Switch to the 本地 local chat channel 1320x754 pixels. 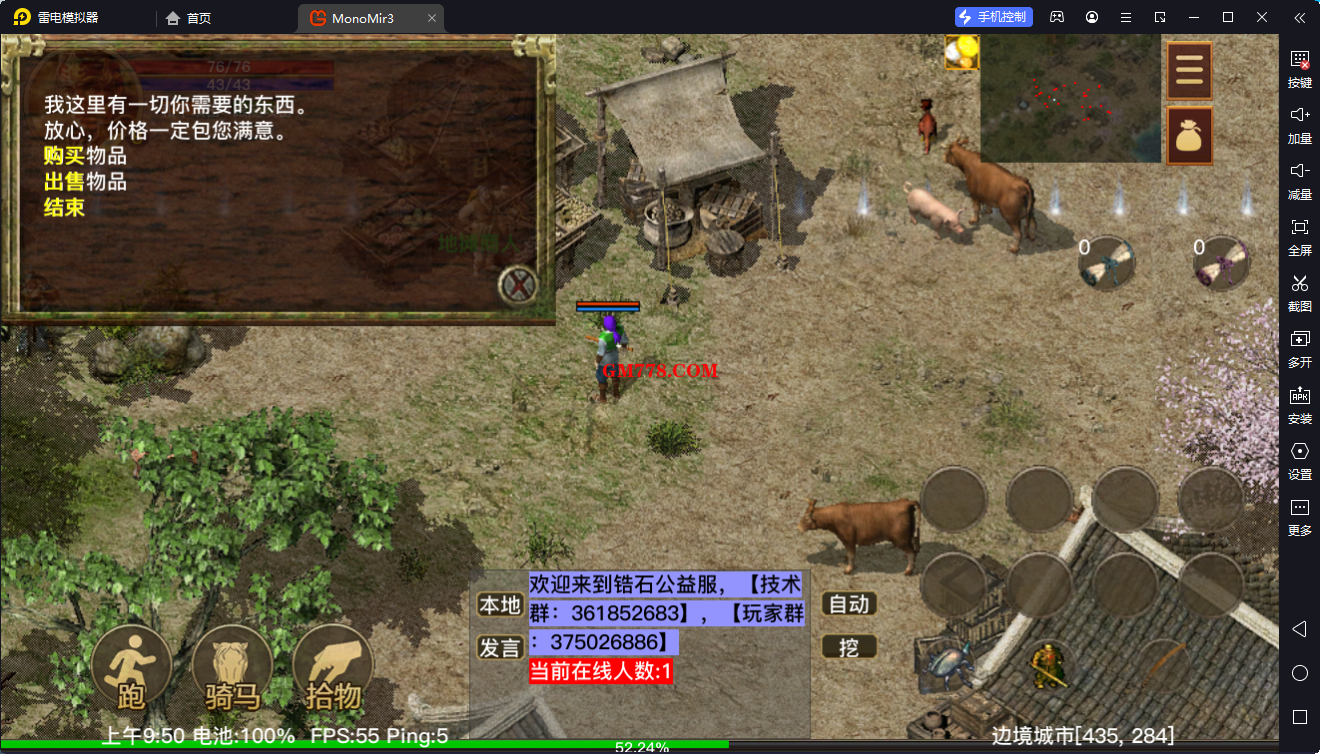click(x=500, y=604)
